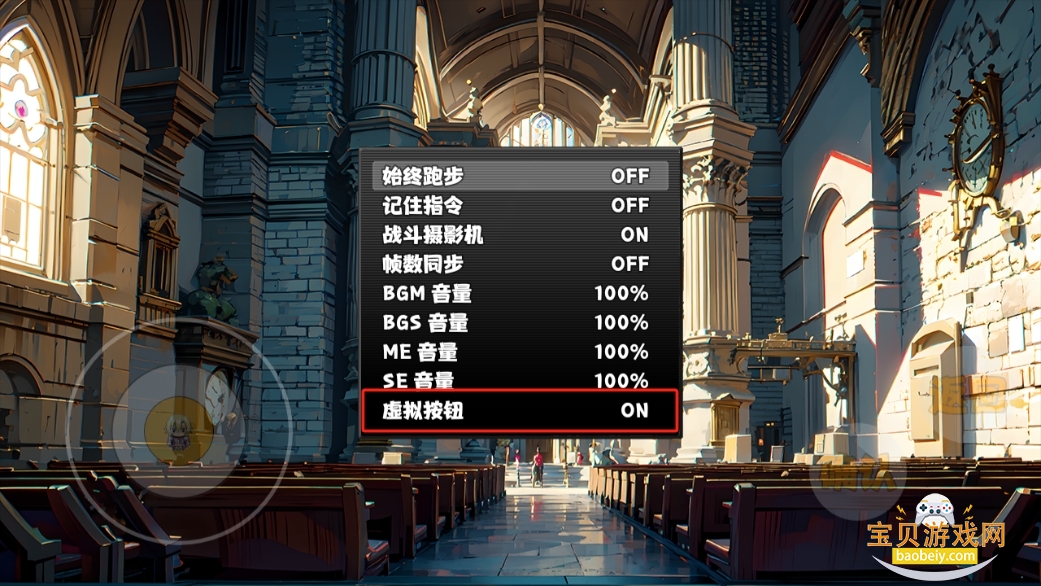Tap the translucent 返回 (back) virtual button
The width and height of the screenshot is (1041, 586).
click(x=965, y=392)
